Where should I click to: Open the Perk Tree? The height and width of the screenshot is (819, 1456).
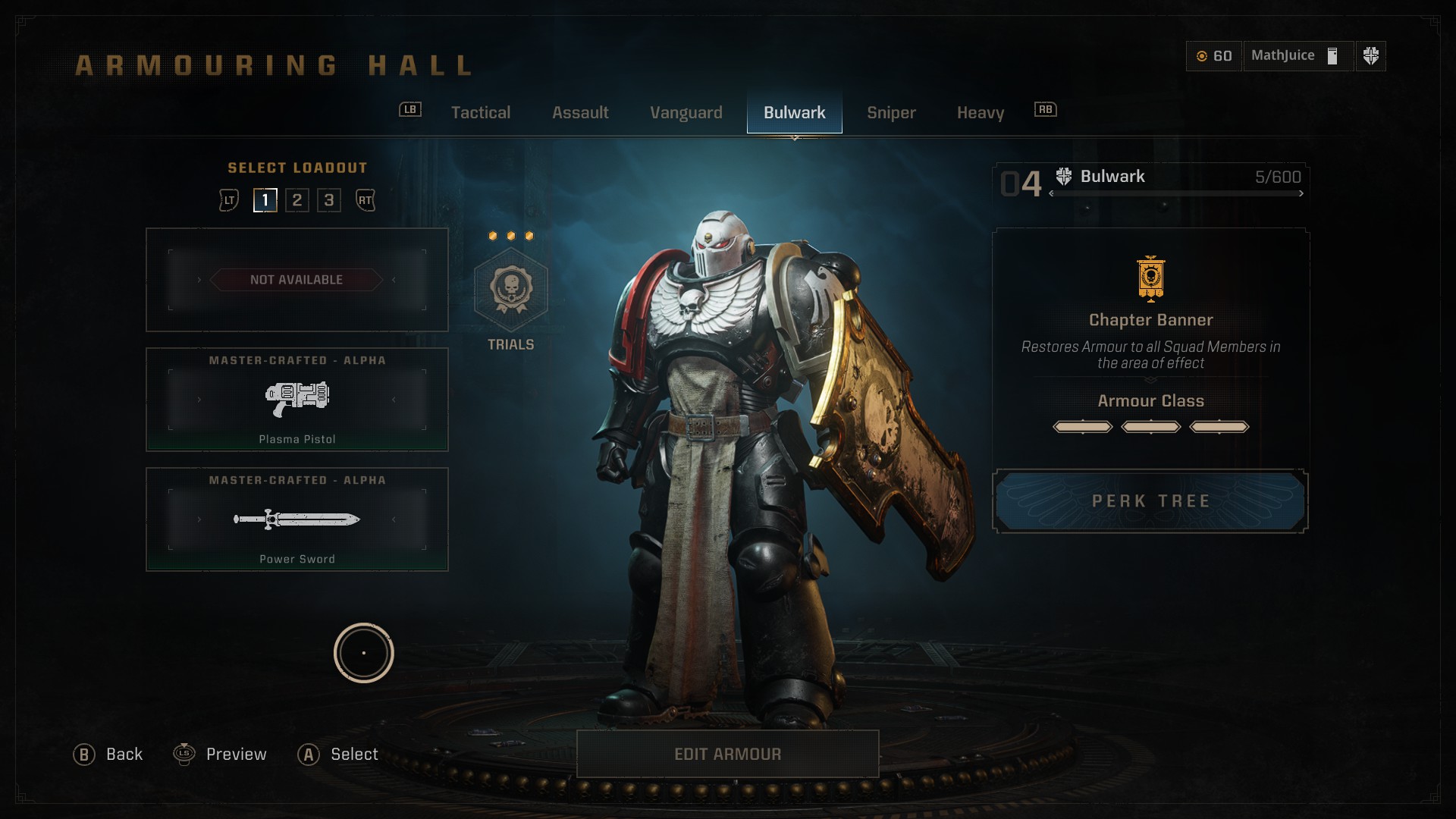1150,501
